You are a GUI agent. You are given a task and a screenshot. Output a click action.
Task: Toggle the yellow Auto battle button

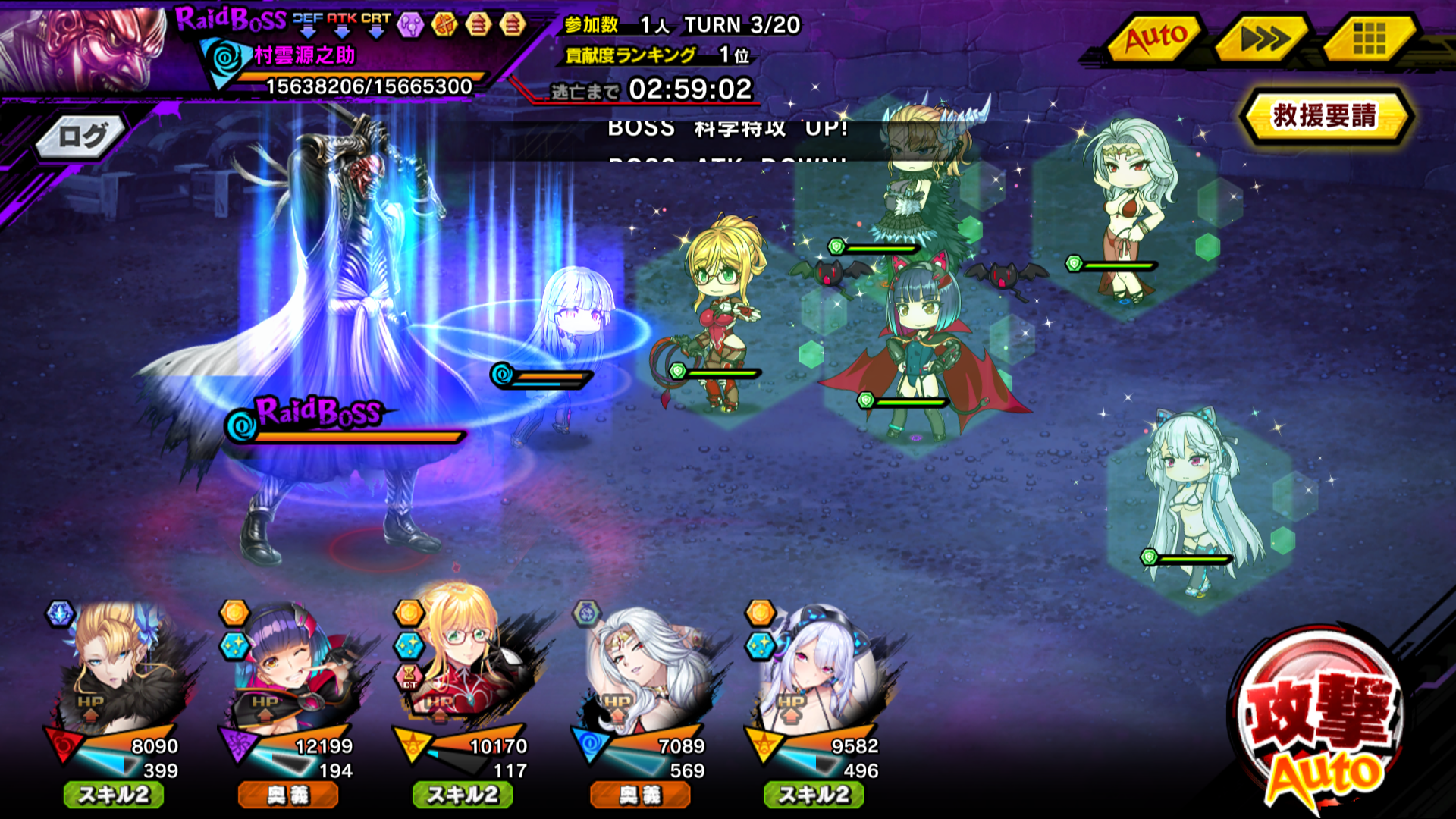[x=1154, y=38]
